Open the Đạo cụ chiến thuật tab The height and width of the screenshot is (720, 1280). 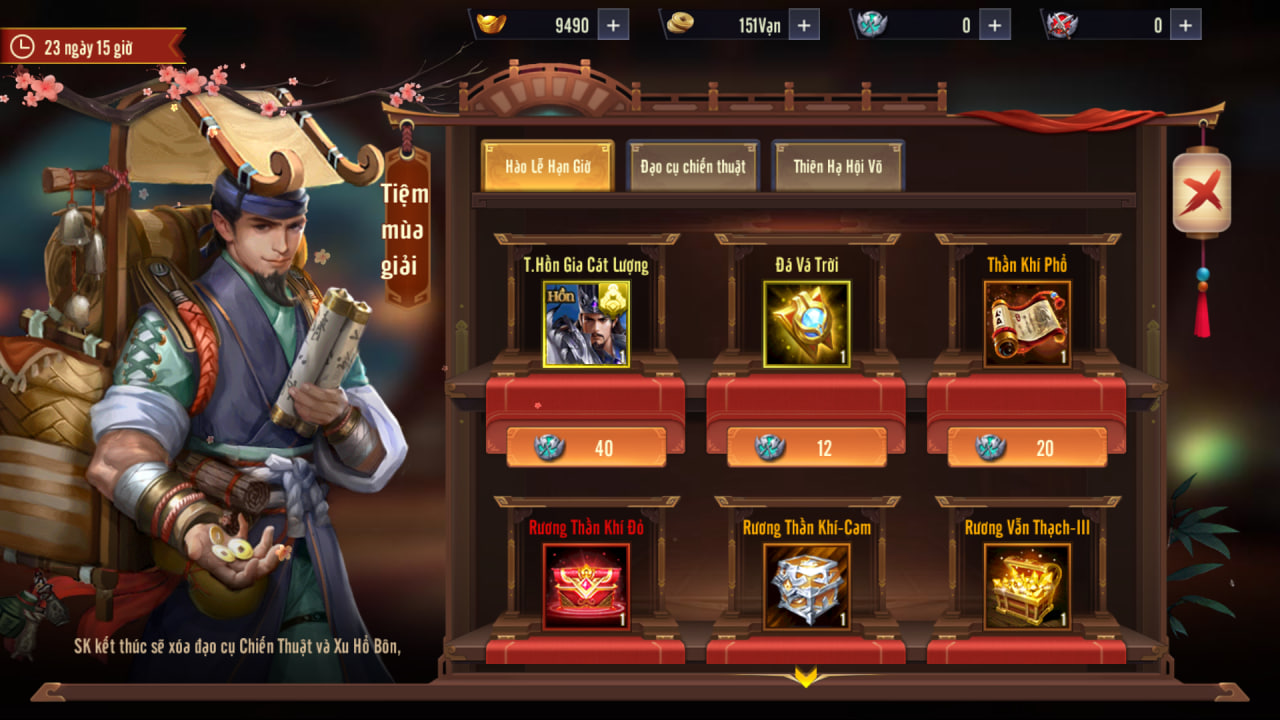(693, 166)
